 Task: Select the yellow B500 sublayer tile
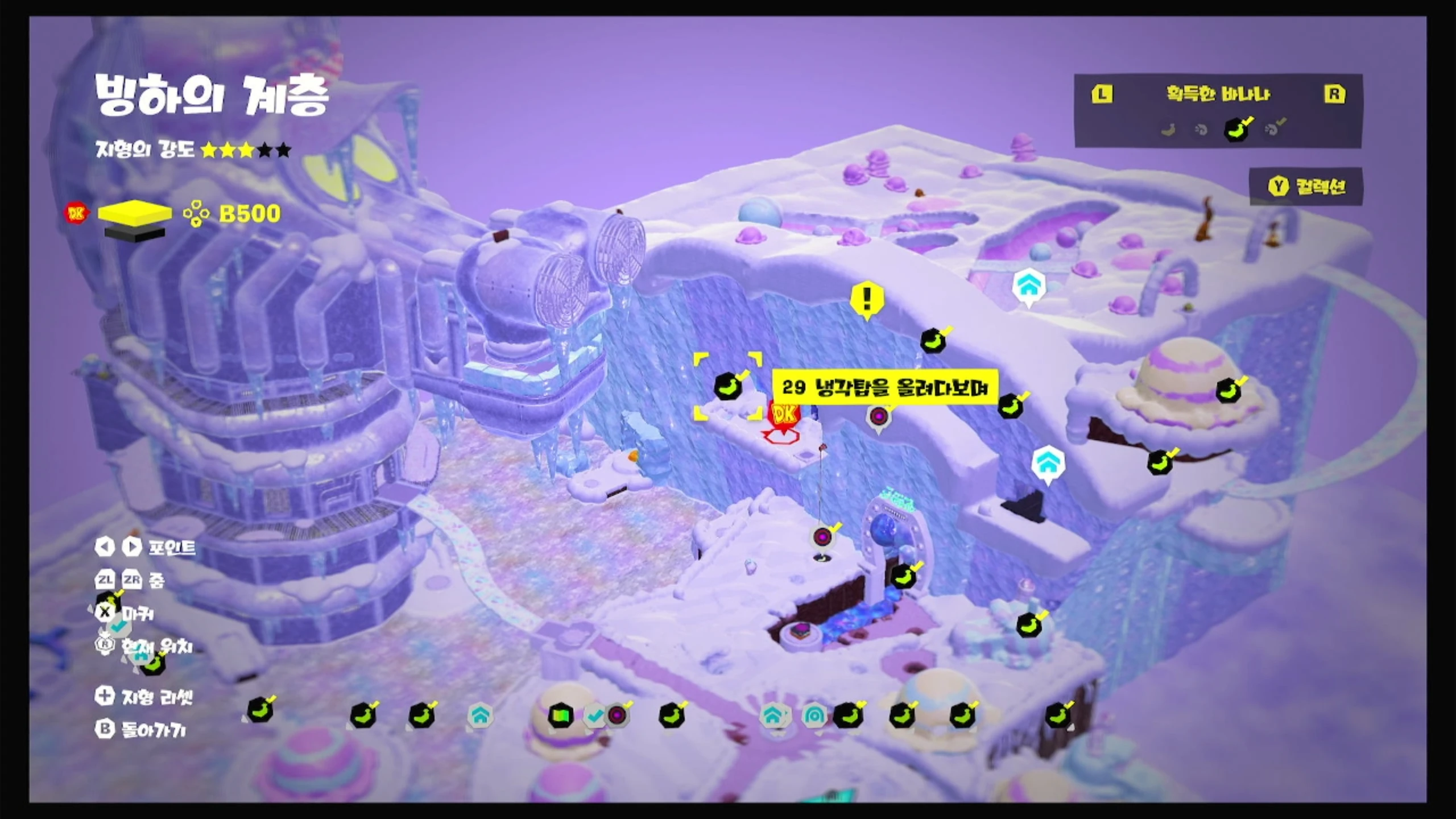pos(135,213)
